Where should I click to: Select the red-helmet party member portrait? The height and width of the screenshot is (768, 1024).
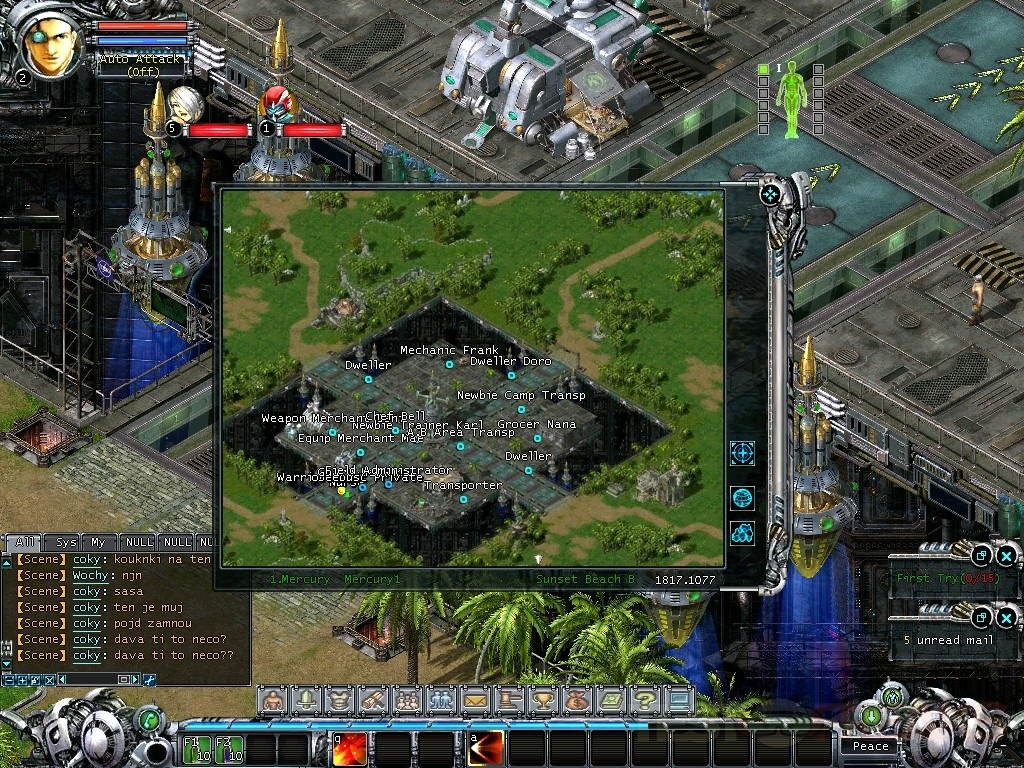279,105
